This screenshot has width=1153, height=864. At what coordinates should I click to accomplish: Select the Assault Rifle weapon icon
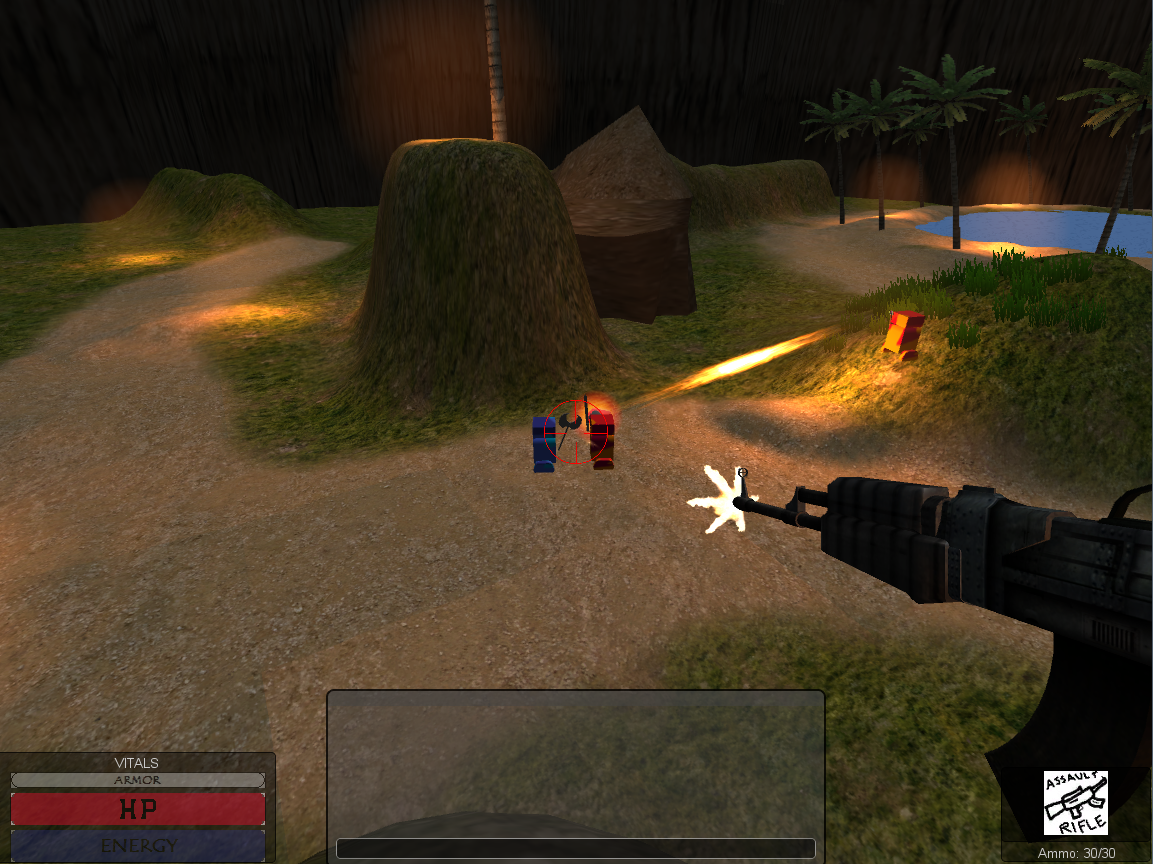click(1075, 802)
